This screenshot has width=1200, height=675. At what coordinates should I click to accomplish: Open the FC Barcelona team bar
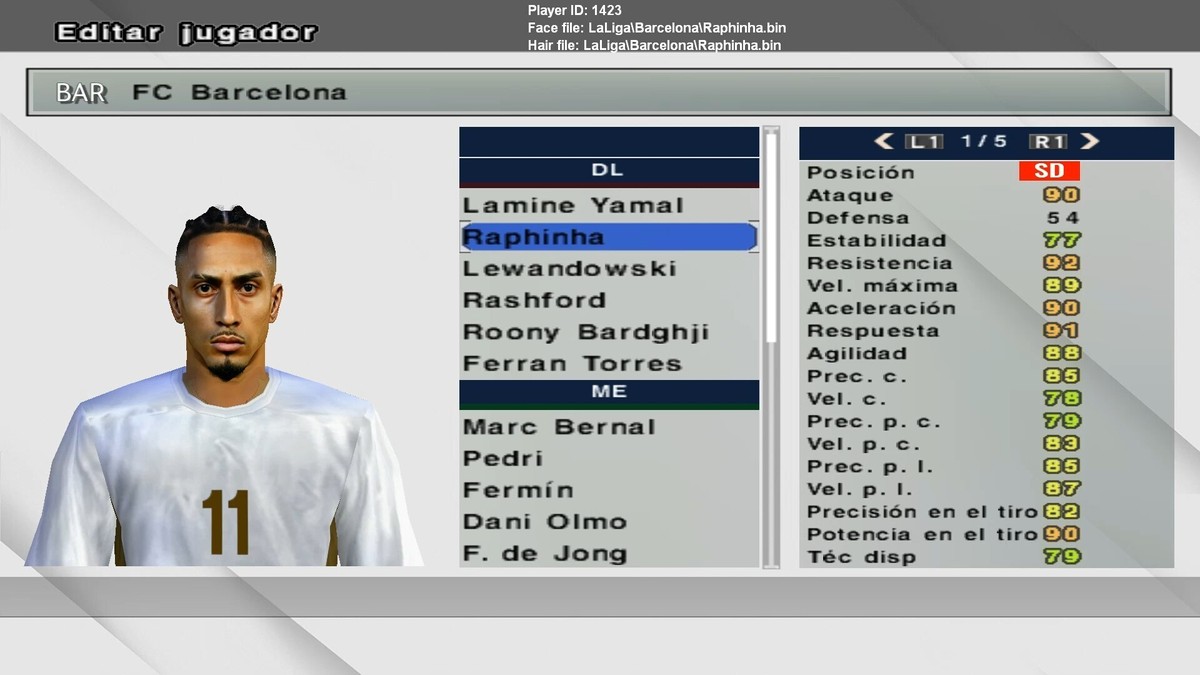click(598, 92)
